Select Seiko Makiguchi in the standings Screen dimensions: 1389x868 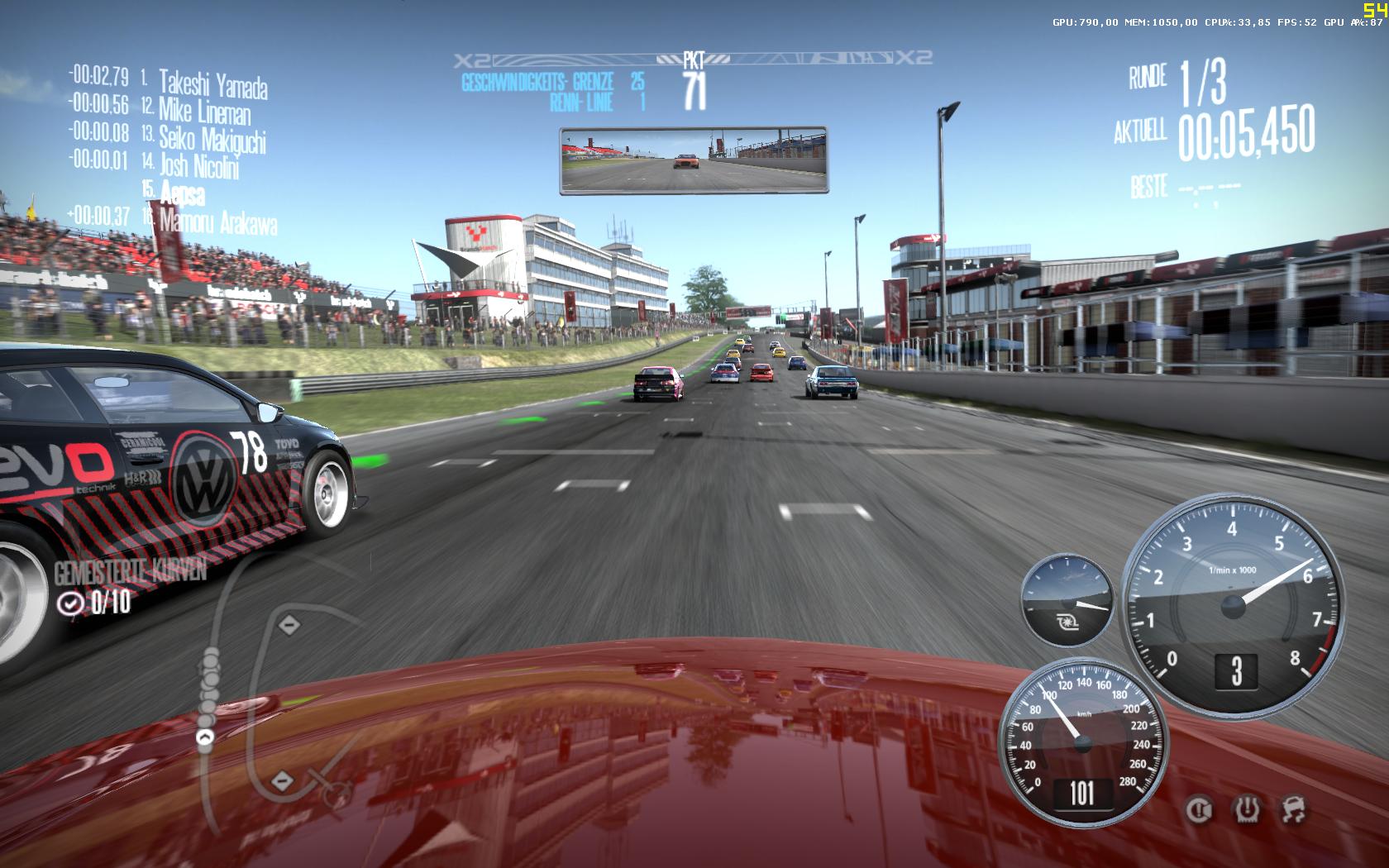(212, 139)
